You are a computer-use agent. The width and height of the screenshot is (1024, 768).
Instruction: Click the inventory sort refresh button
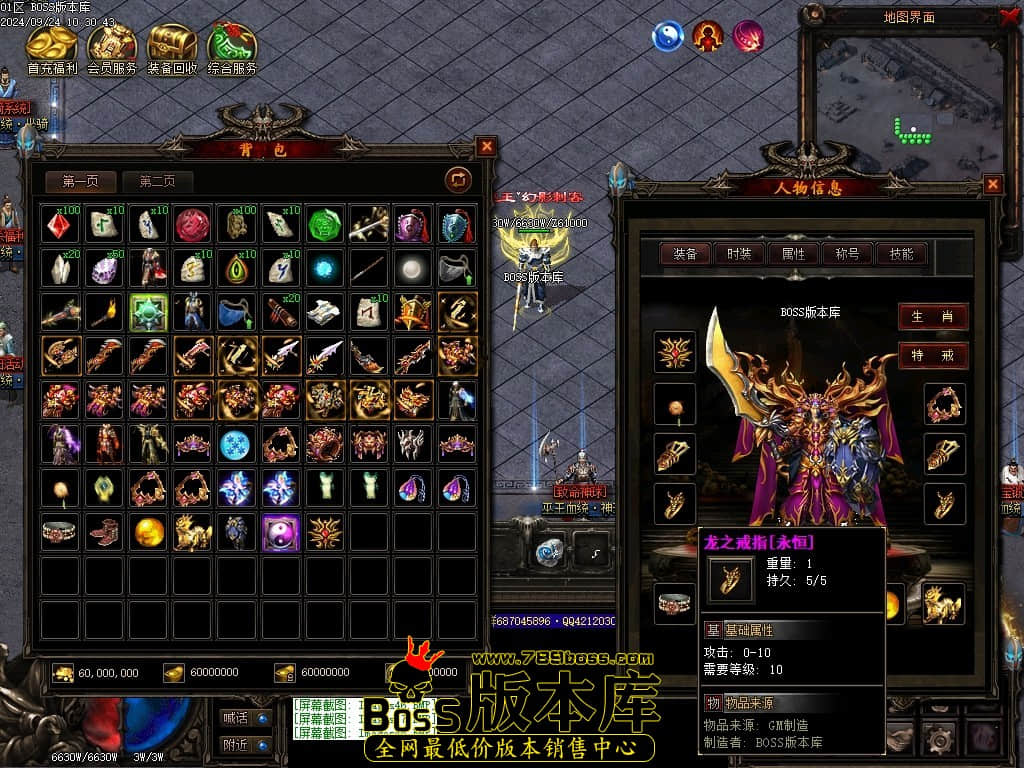(x=458, y=179)
